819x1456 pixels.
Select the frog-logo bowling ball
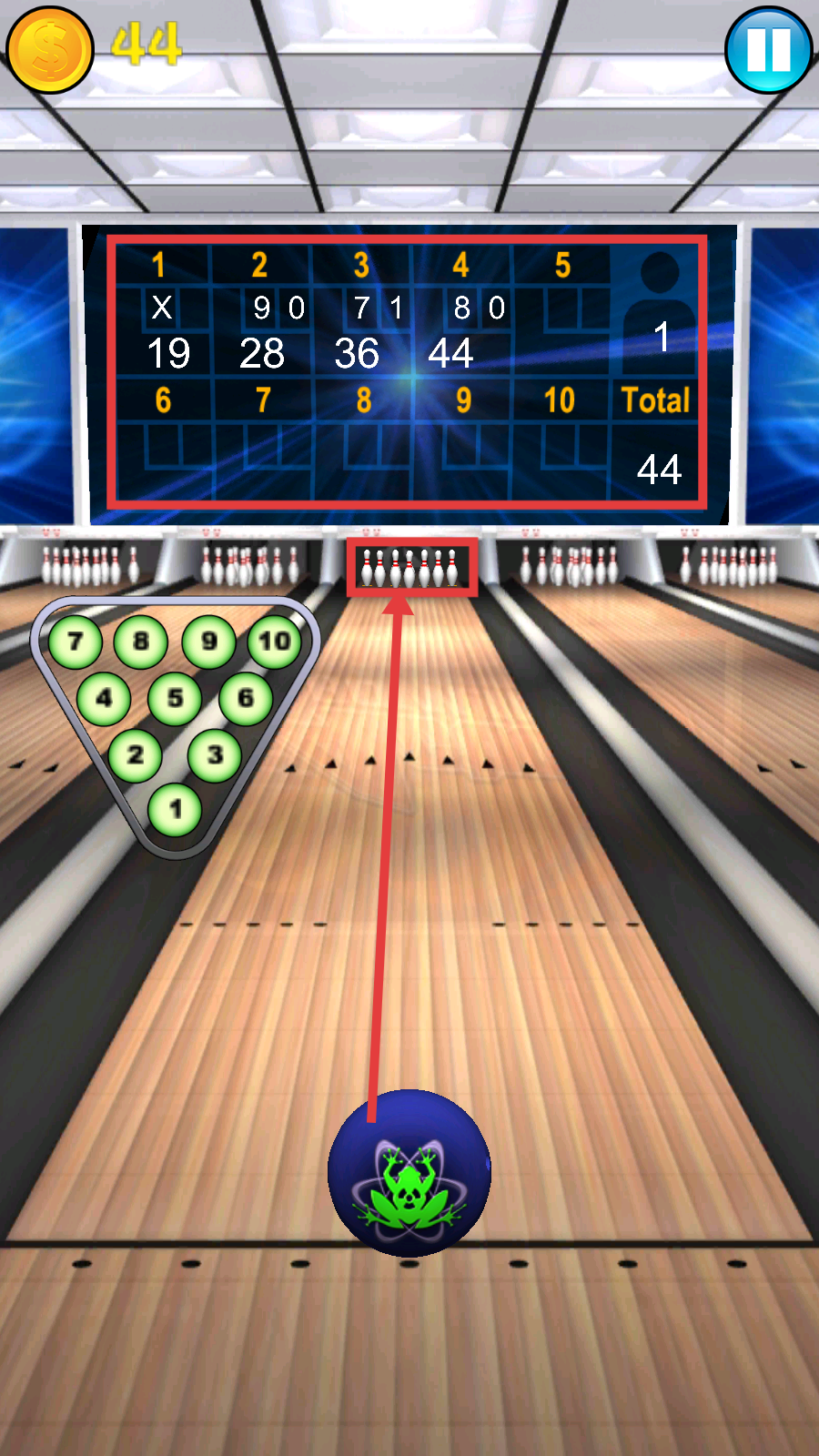pyautogui.click(x=409, y=1173)
